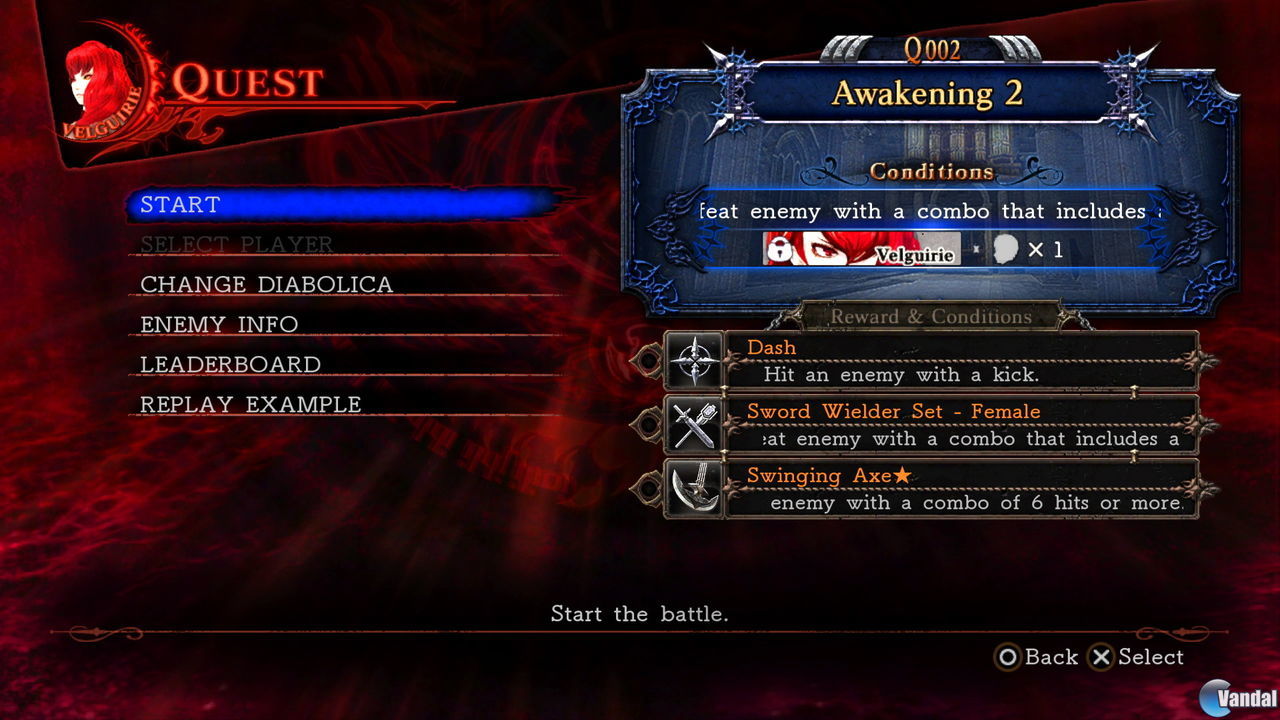The height and width of the screenshot is (720, 1280).
Task: Switch to the Reward & Conditions tab
Action: pos(930,316)
